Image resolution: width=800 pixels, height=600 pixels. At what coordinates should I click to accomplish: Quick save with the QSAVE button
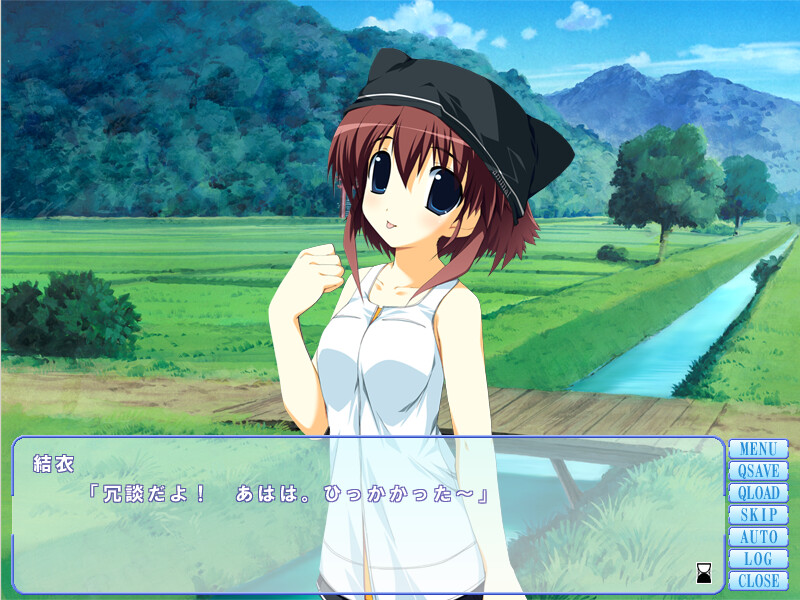coord(758,471)
